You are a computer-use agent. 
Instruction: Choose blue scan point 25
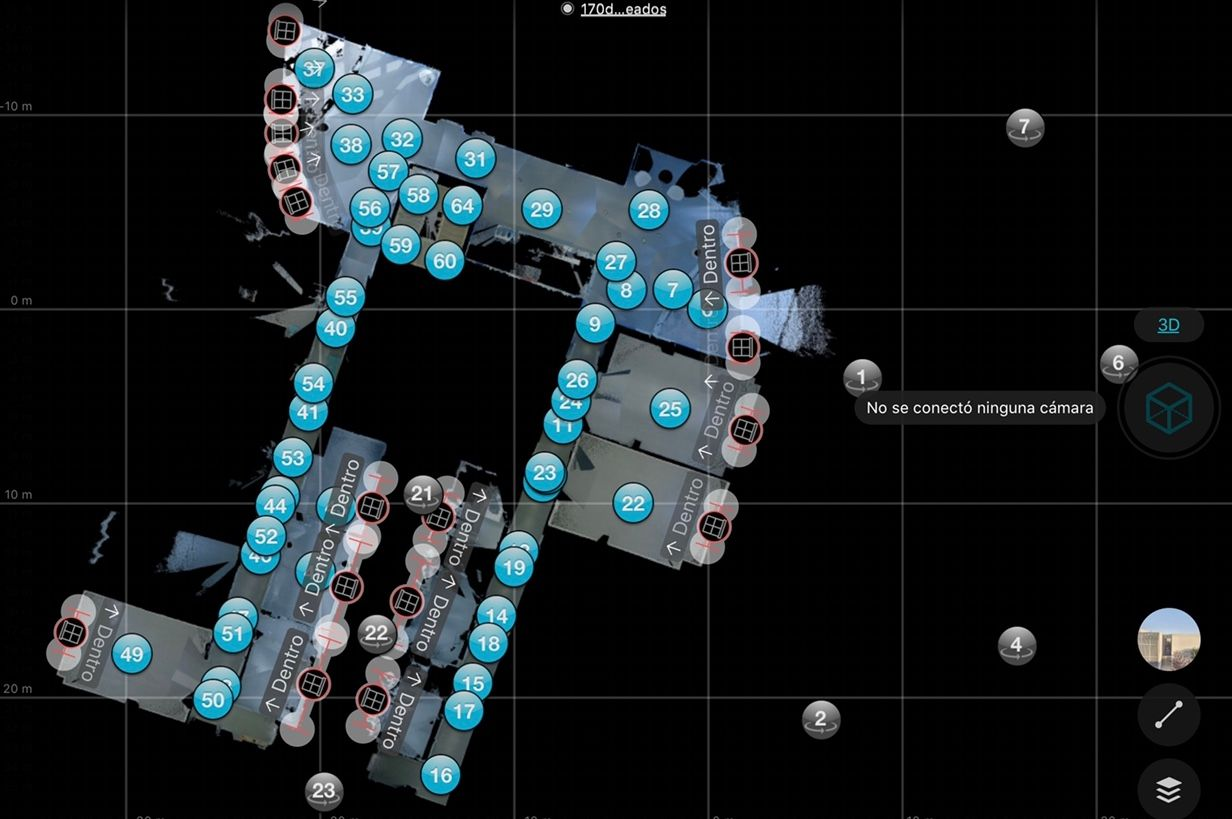670,408
